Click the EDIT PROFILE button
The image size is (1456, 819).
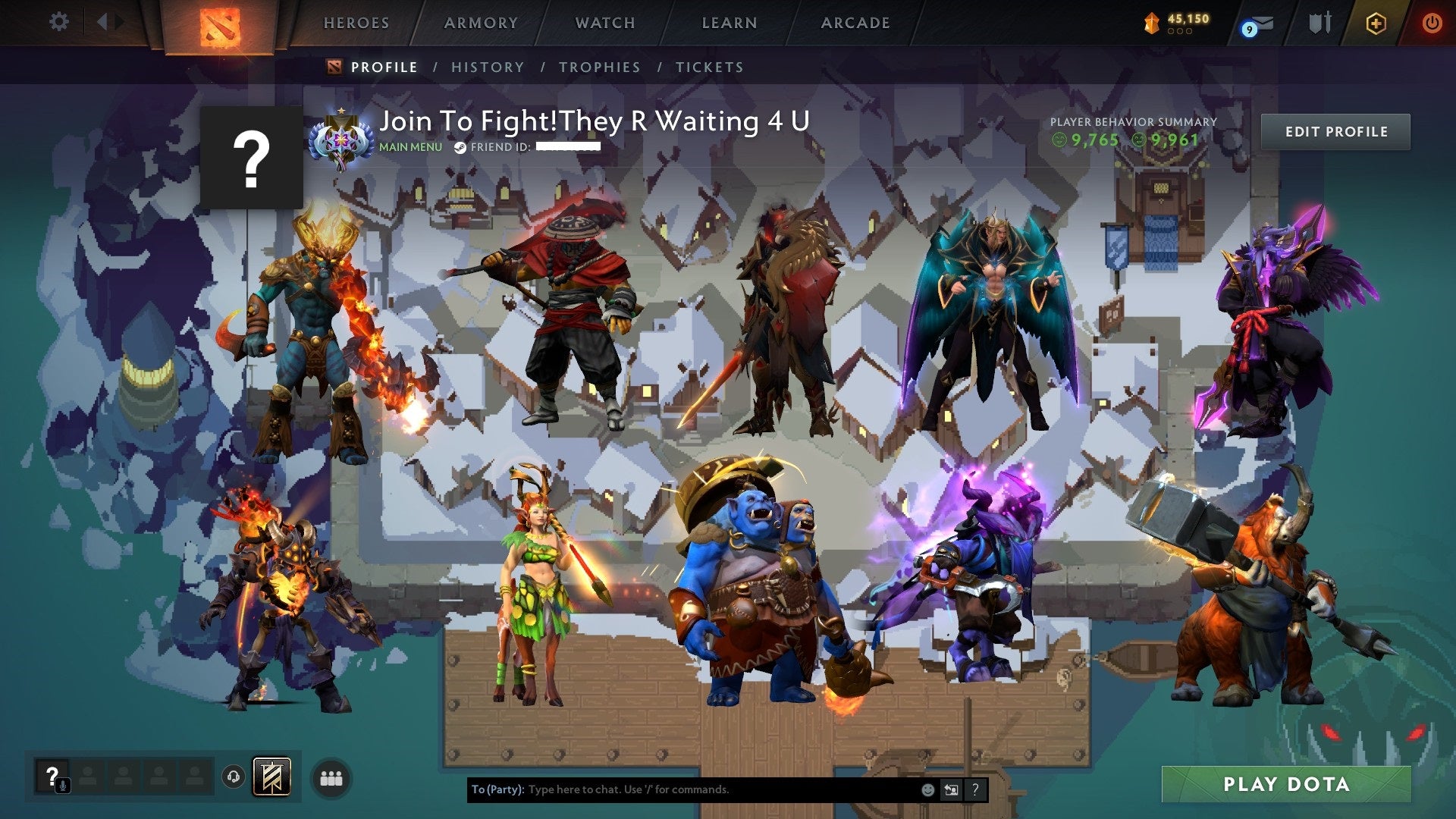click(1335, 131)
